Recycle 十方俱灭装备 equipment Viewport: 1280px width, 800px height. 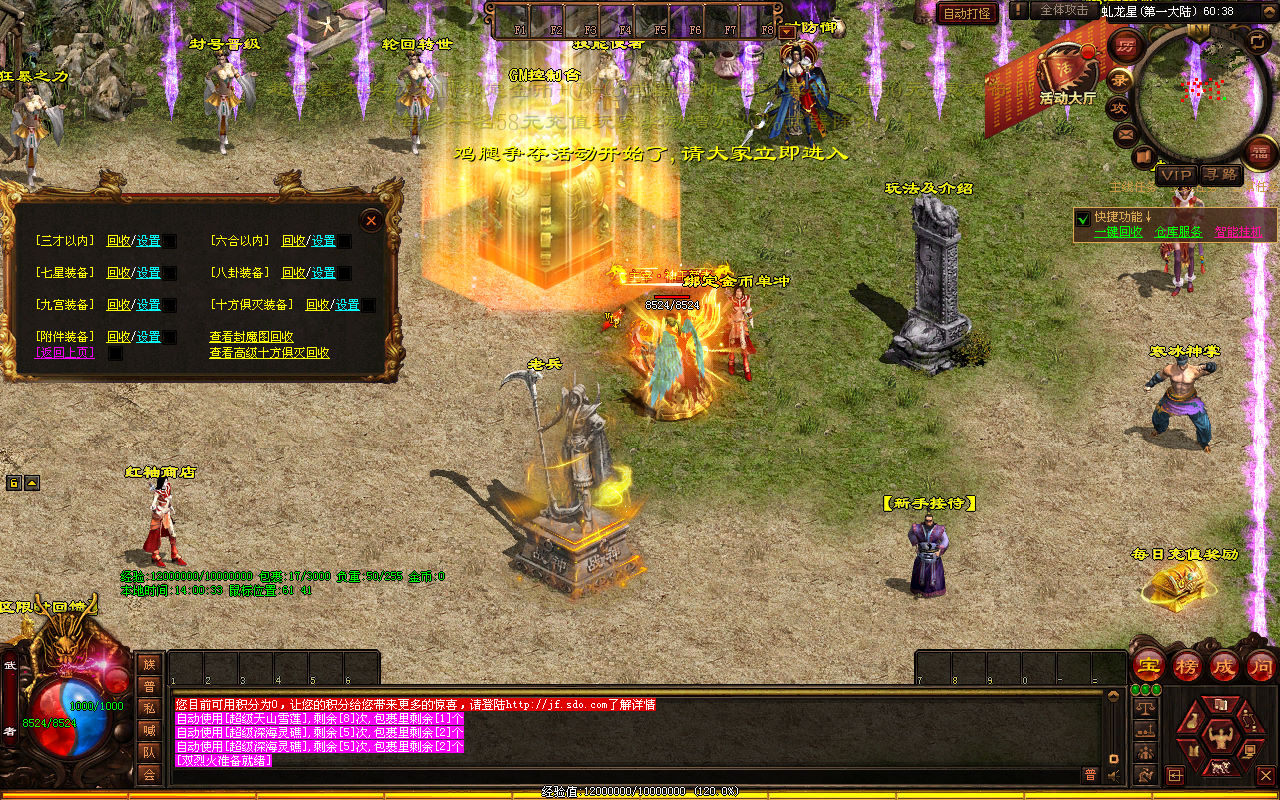click(x=318, y=305)
